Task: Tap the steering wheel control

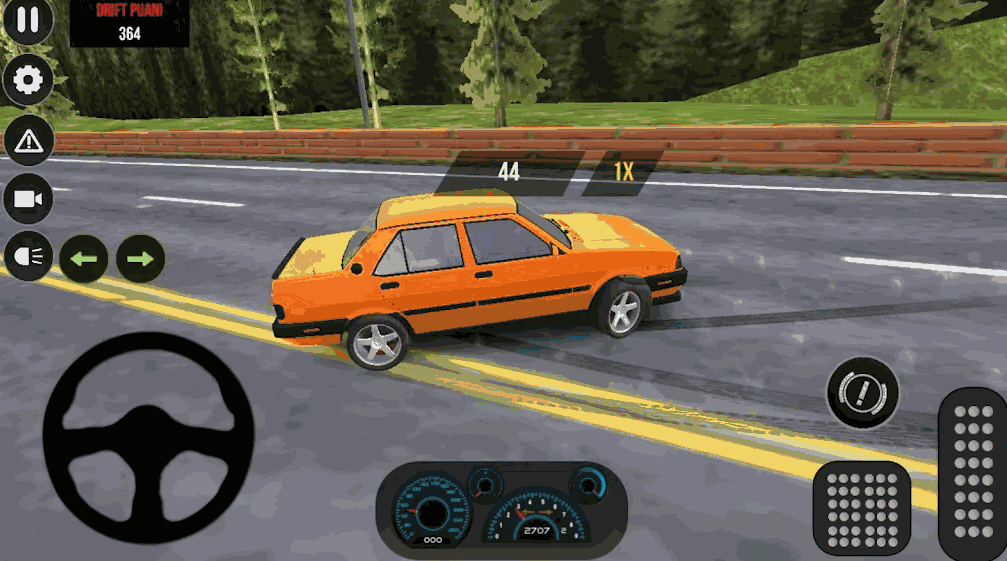Action: coord(148,437)
